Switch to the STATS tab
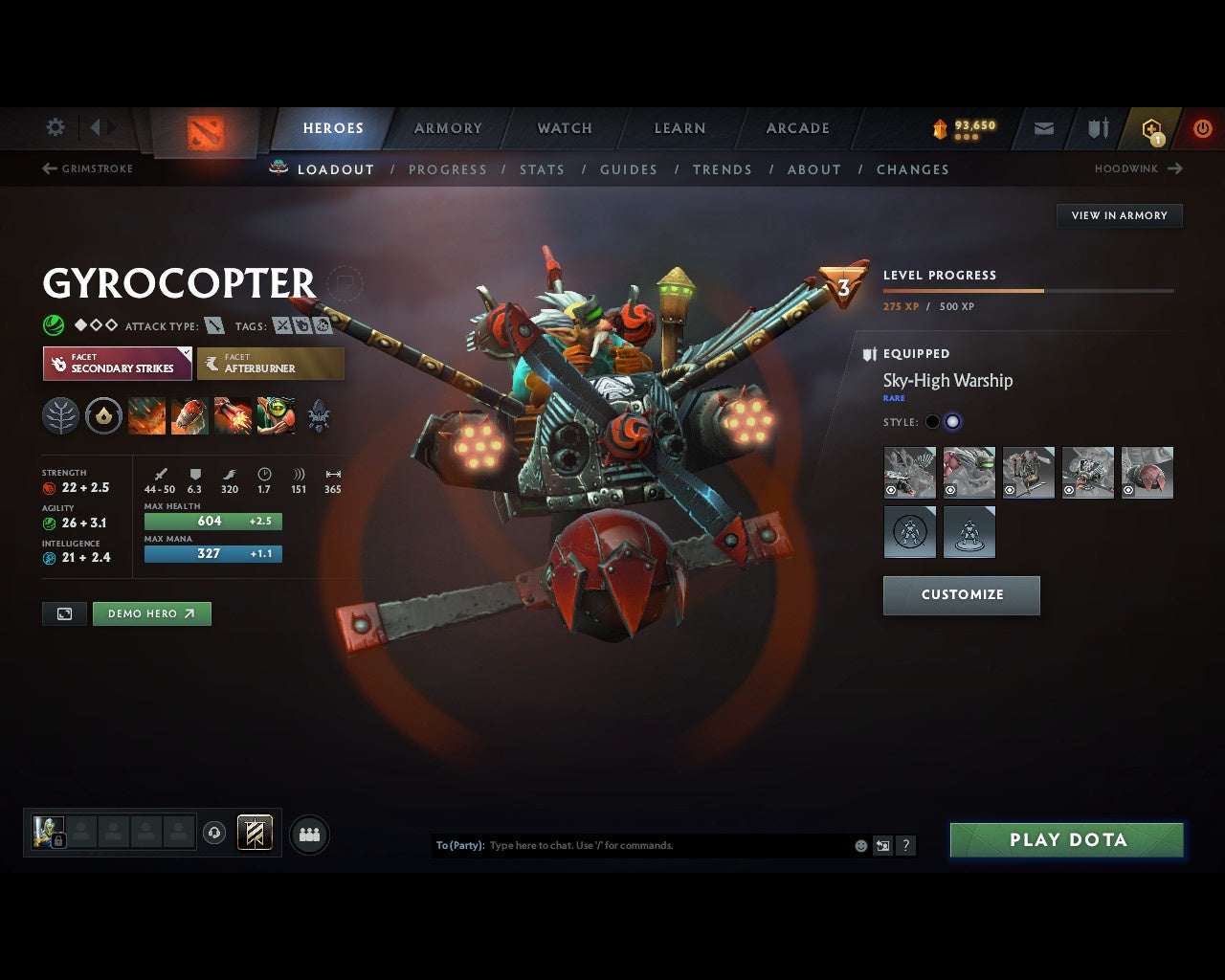This screenshot has height=980, width=1225. tap(542, 169)
